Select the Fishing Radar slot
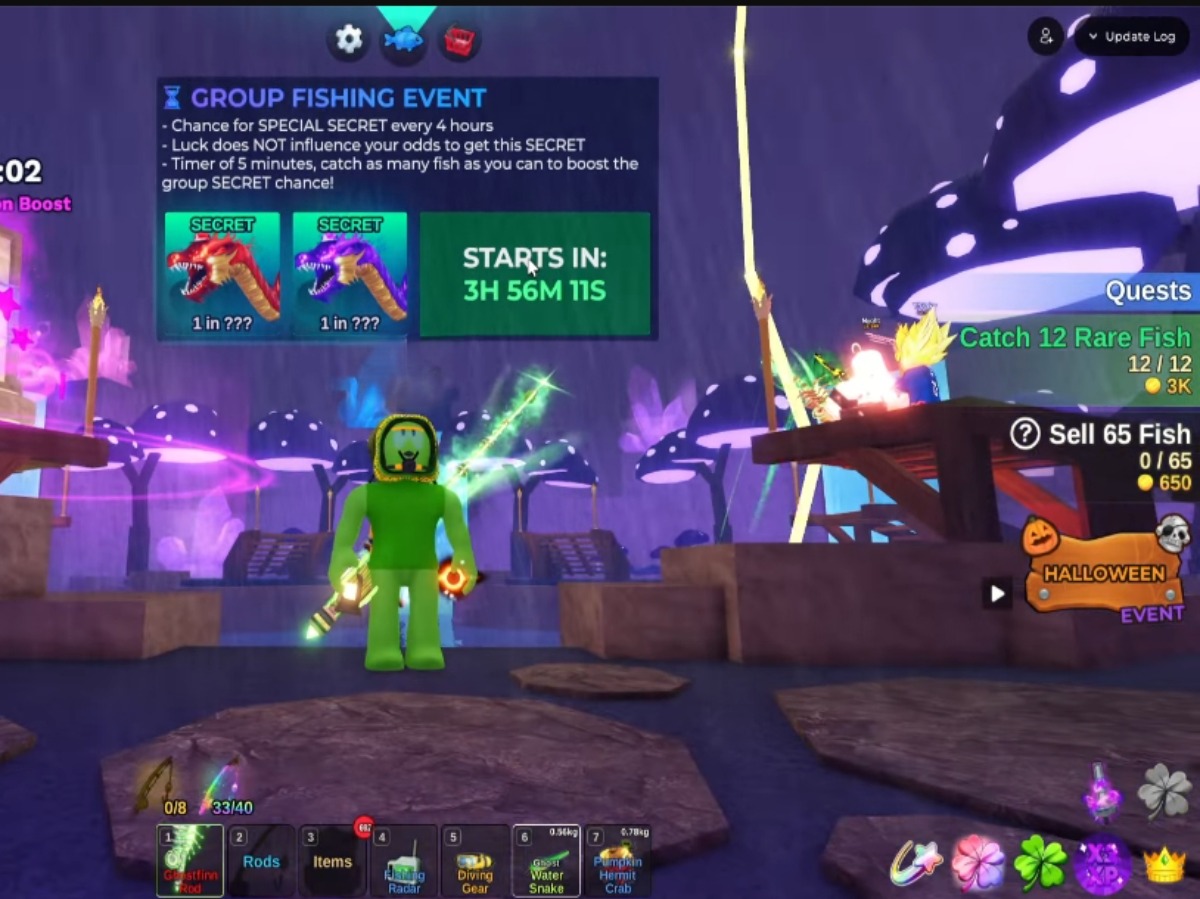The height and width of the screenshot is (899, 1200). pyautogui.click(x=404, y=861)
